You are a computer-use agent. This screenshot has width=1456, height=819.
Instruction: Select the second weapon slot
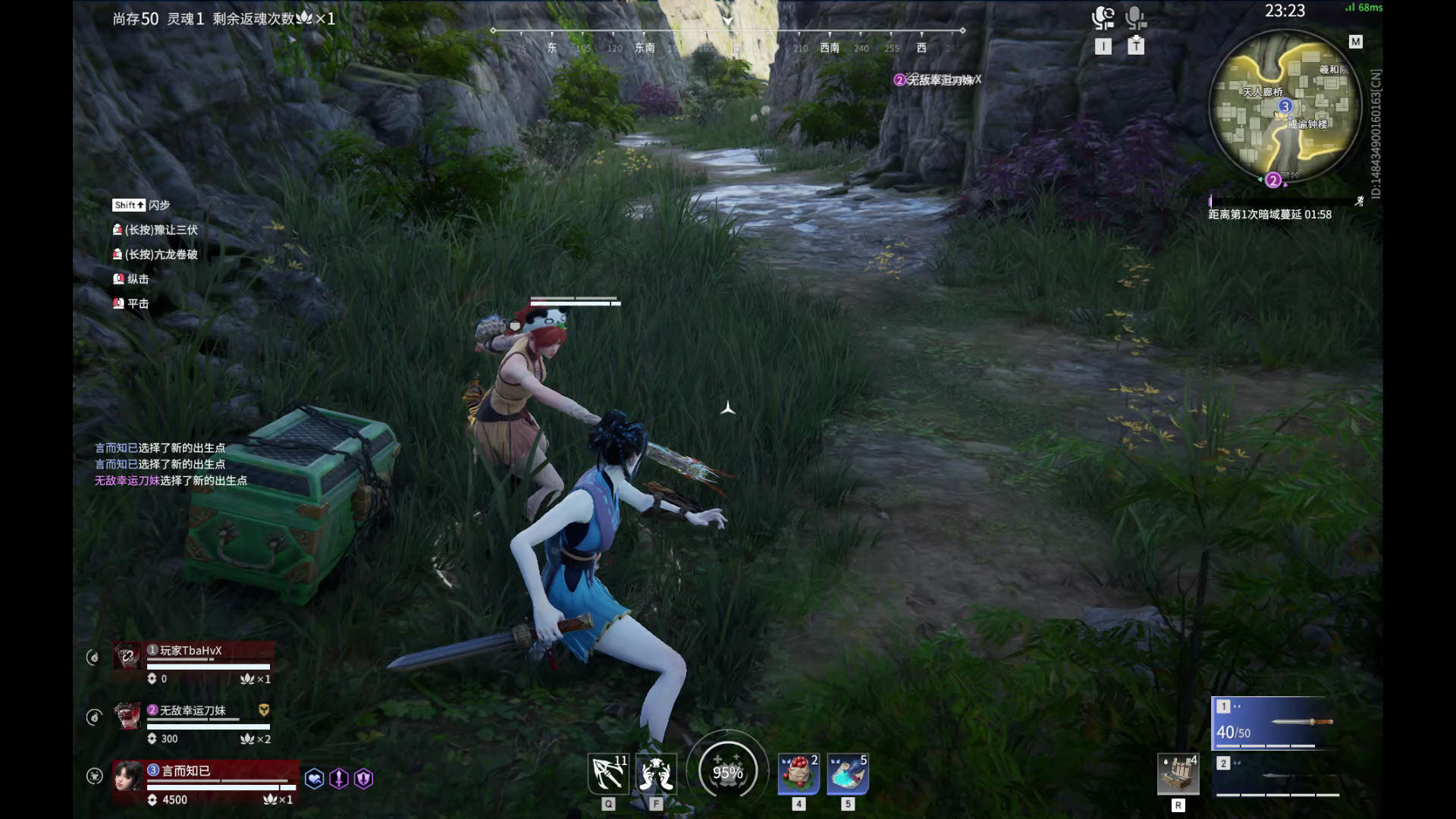[x=1276, y=775]
